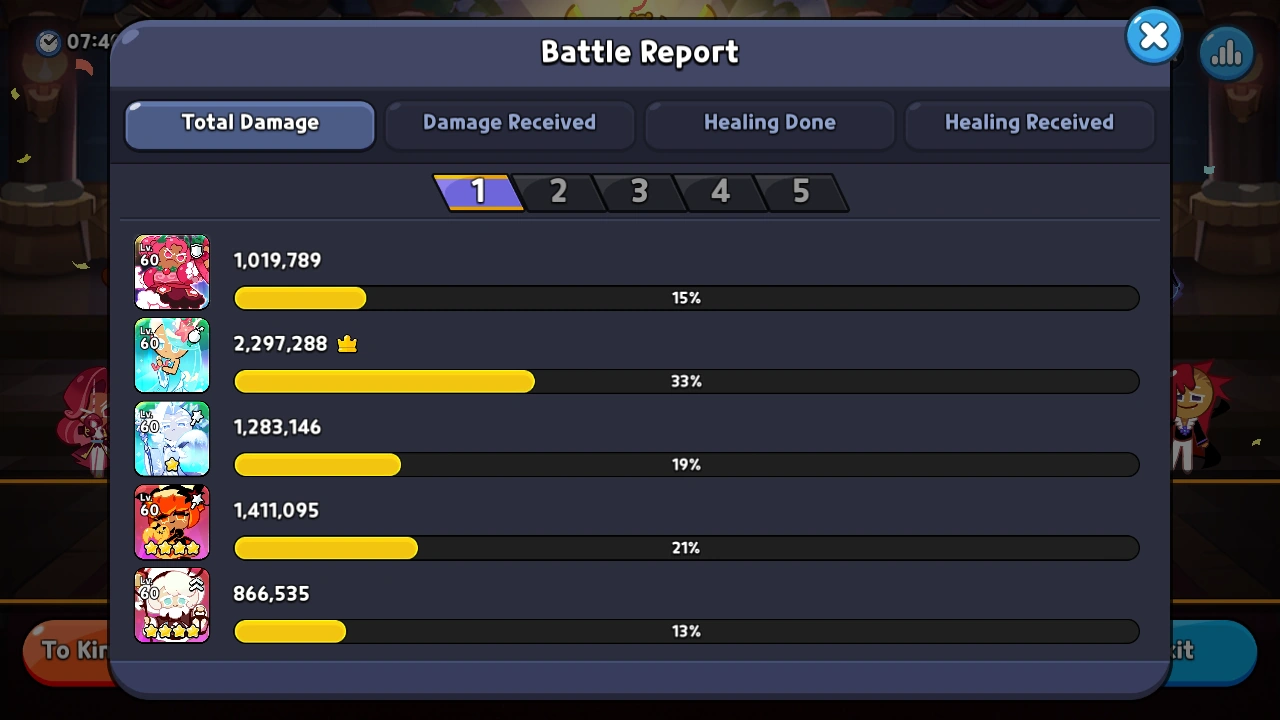
Task: View the Healing Received tab
Action: click(1029, 123)
